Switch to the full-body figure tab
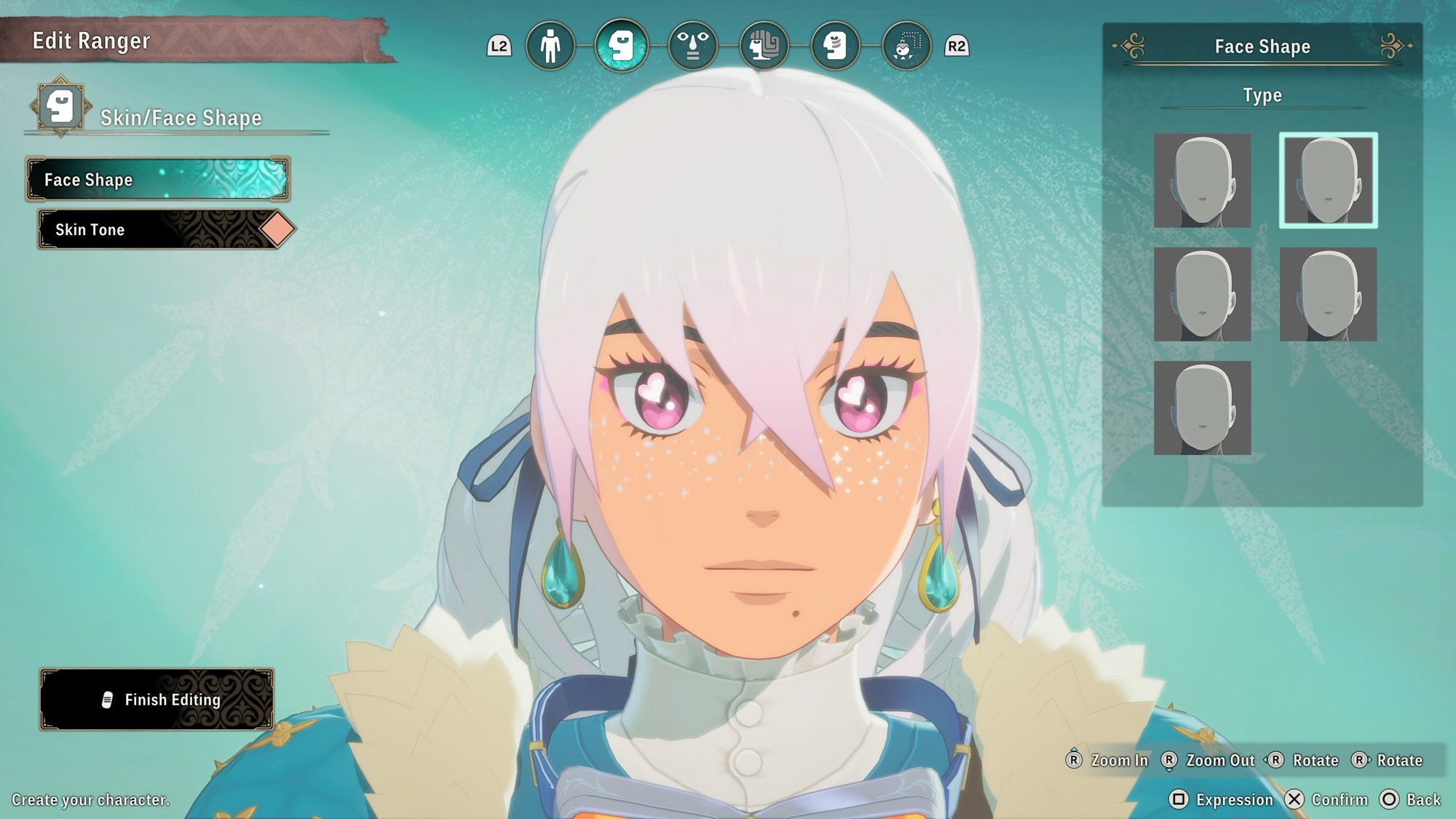 coord(550,46)
